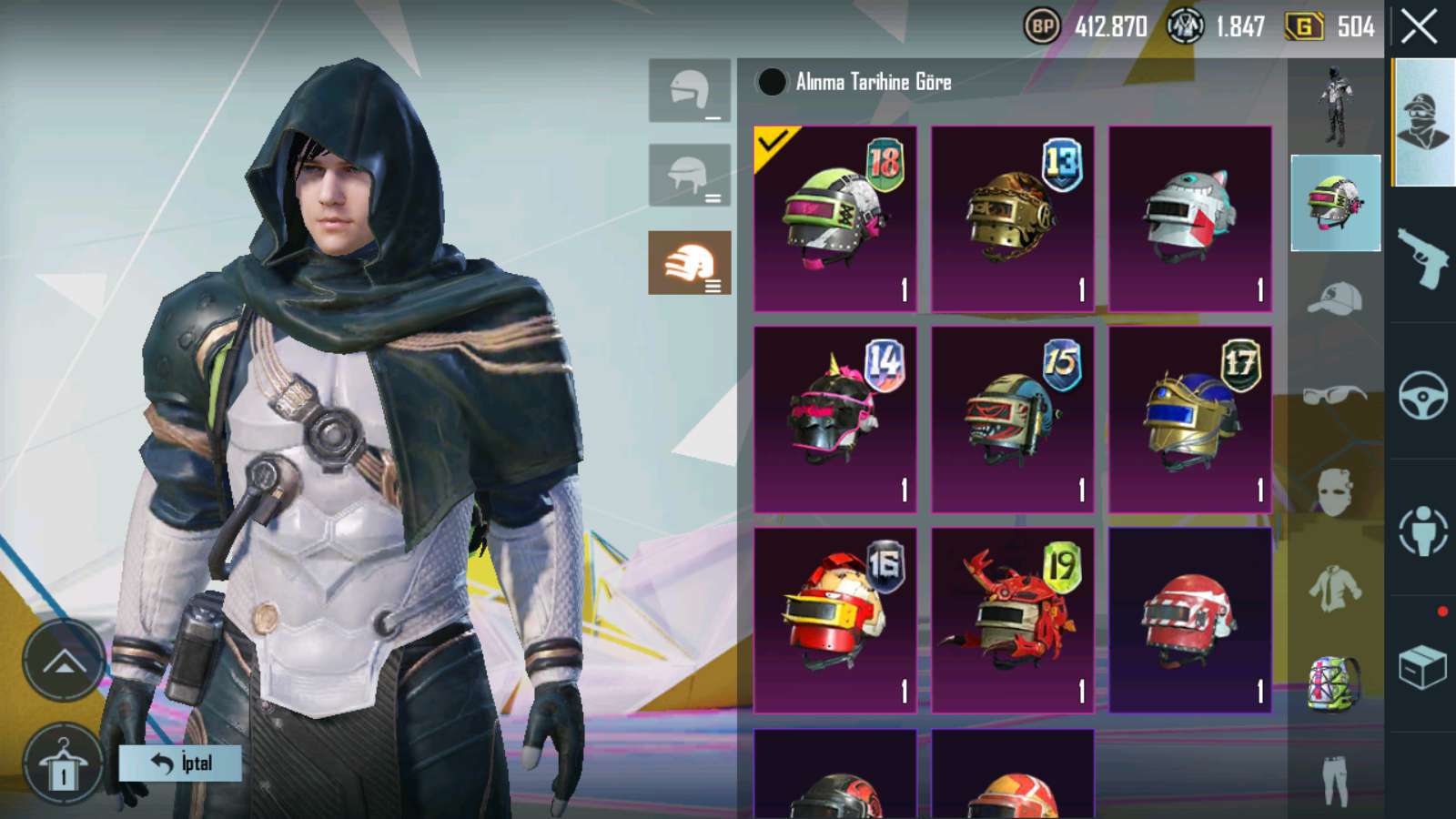Viewport: 1456px width, 819px height.
Task: Pick the level 14 pink unicorn helmet
Action: tap(834, 420)
